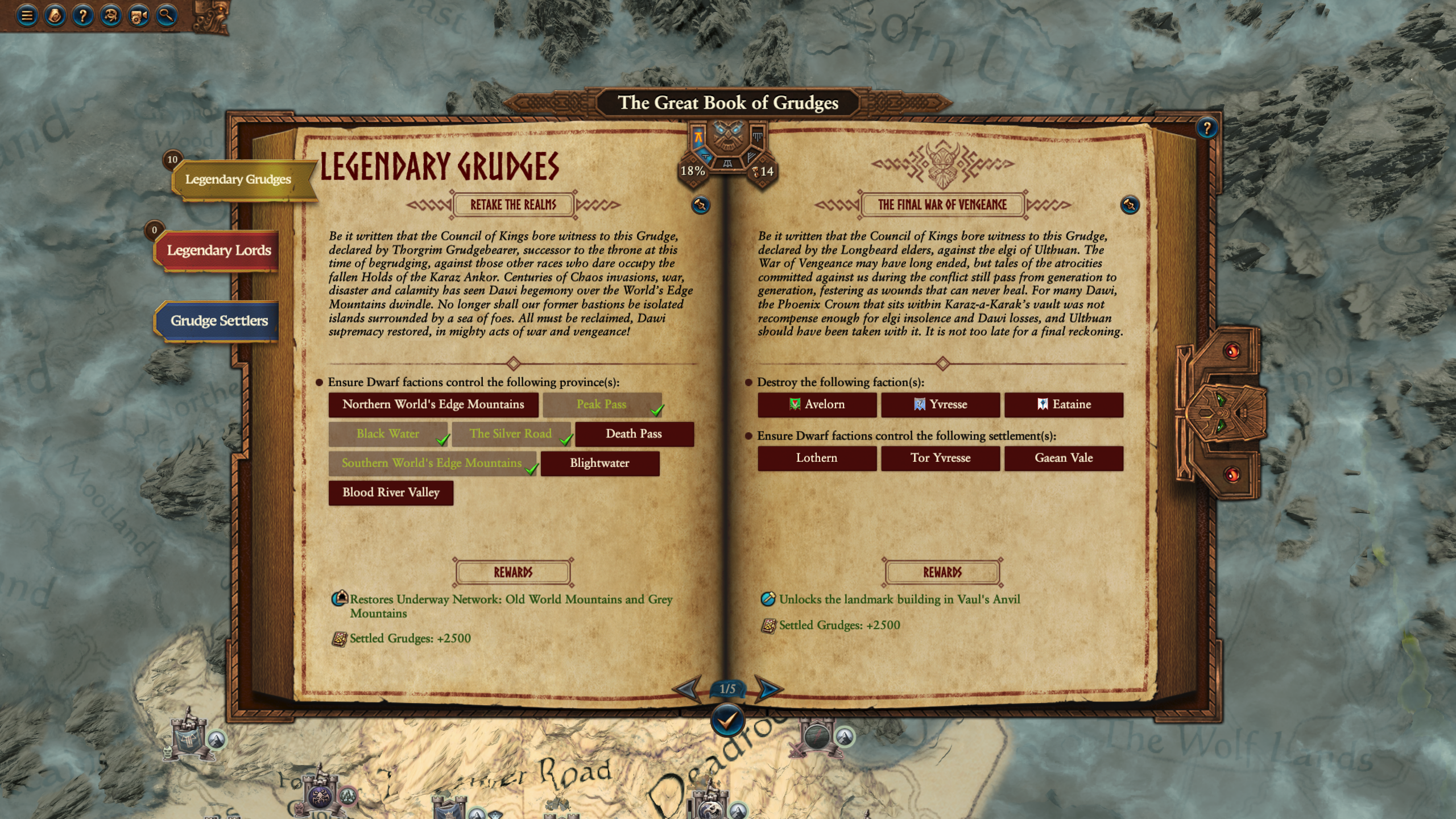Go to the next grudge page
1456x819 pixels.
pos(768,689)
